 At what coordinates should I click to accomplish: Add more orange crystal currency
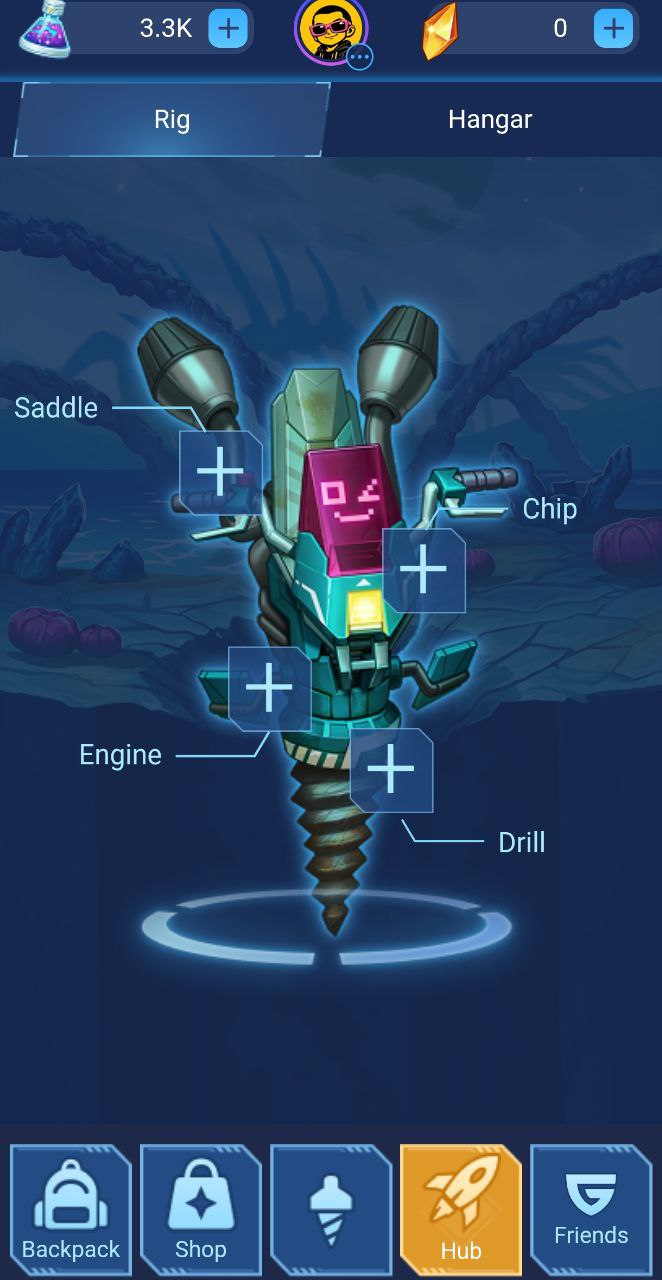[613, 29]
